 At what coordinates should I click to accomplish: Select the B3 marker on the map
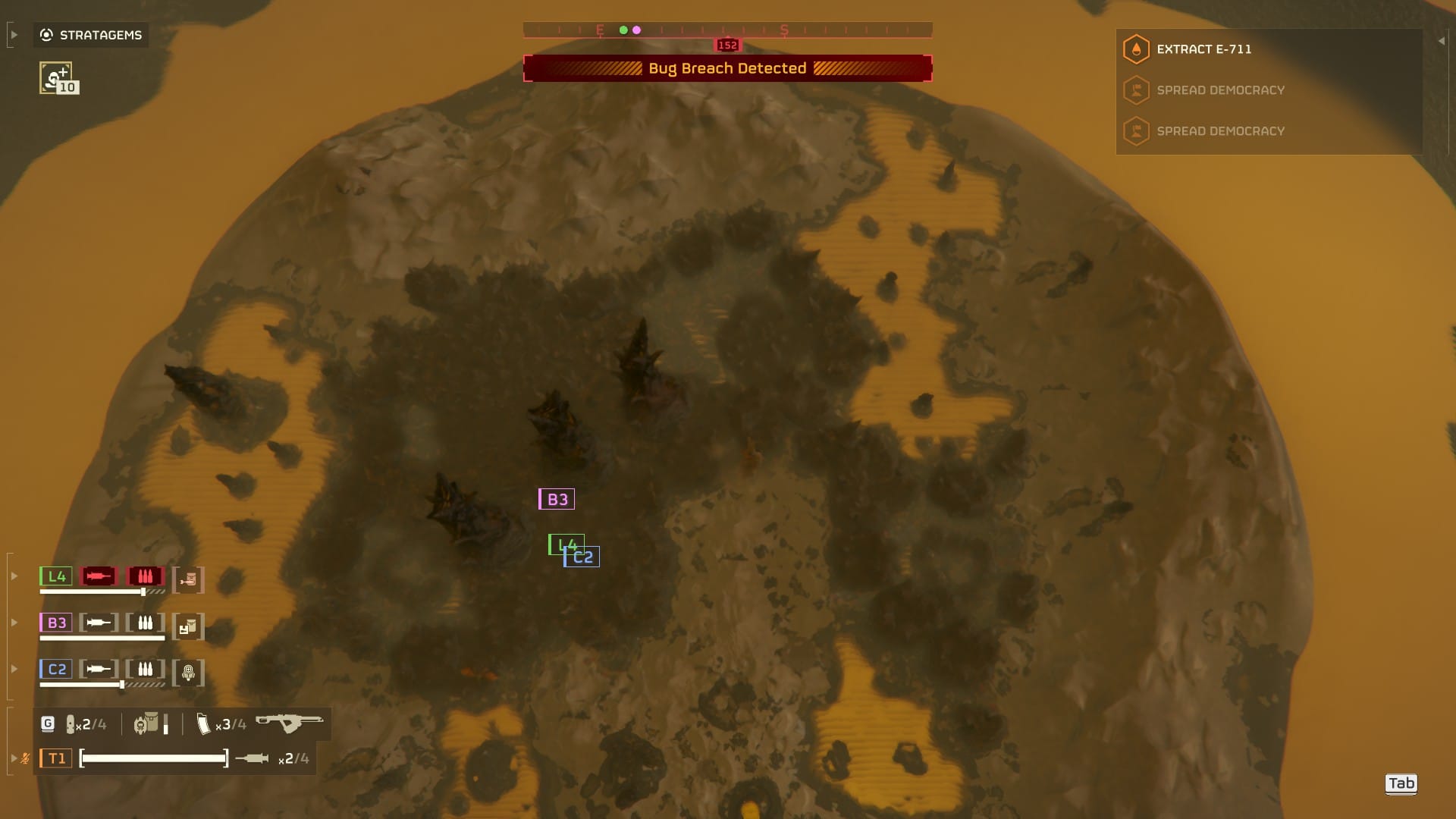point(557,499)
